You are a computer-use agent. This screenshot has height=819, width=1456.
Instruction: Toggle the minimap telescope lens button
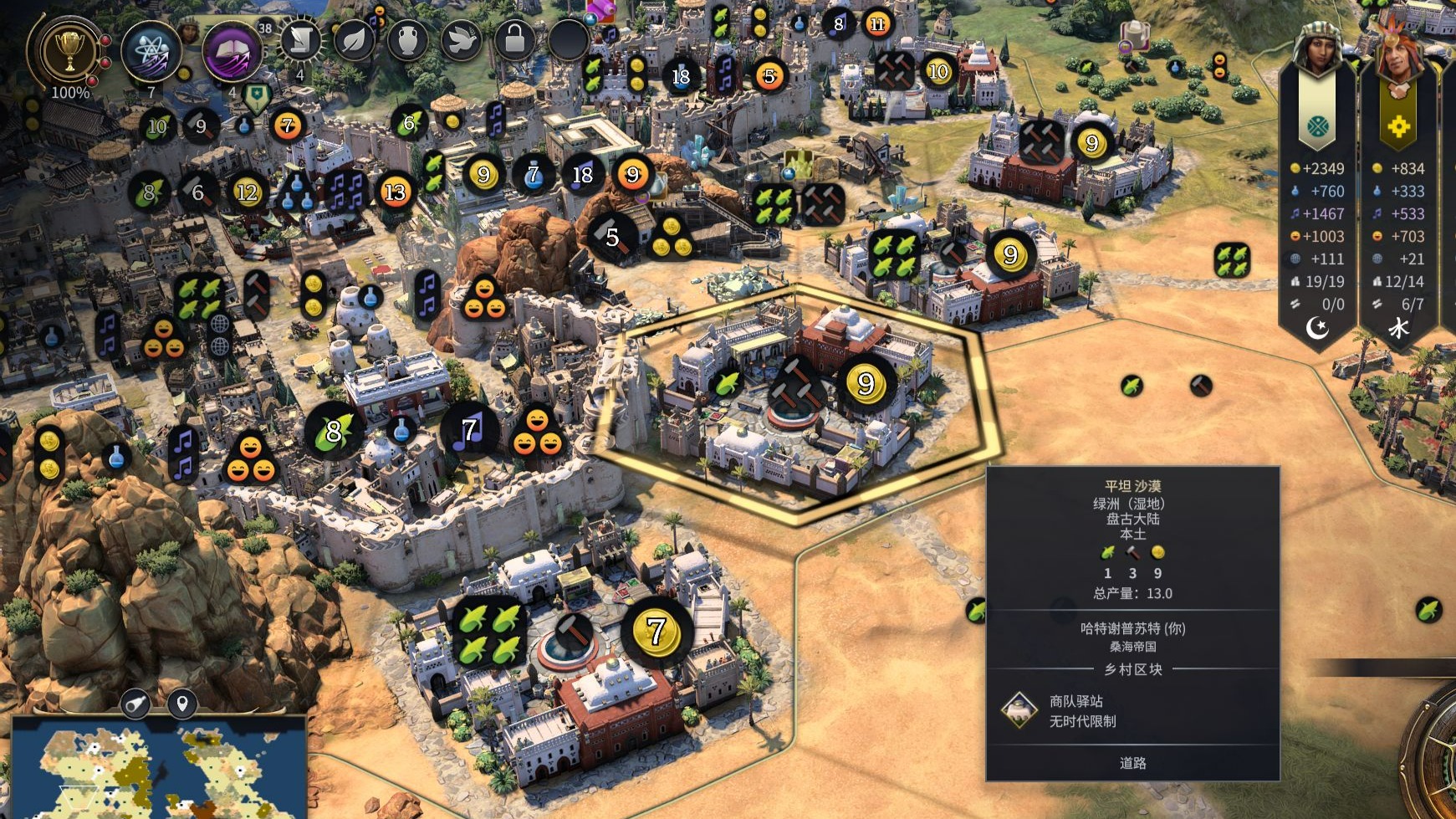(x=135, y=704)
